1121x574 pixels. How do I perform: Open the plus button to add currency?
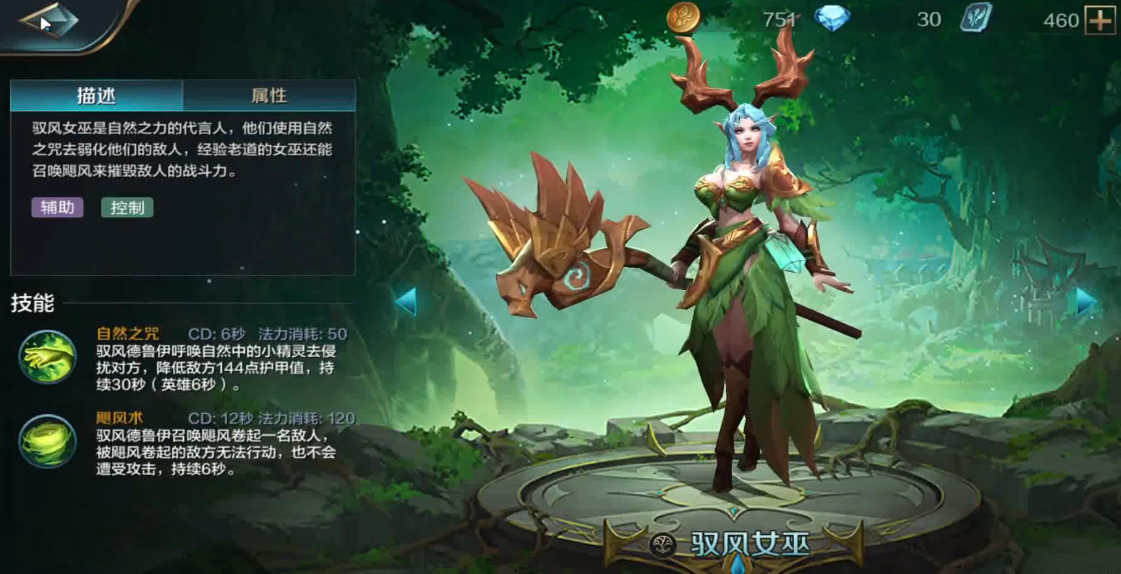[x=1100, y=20]
